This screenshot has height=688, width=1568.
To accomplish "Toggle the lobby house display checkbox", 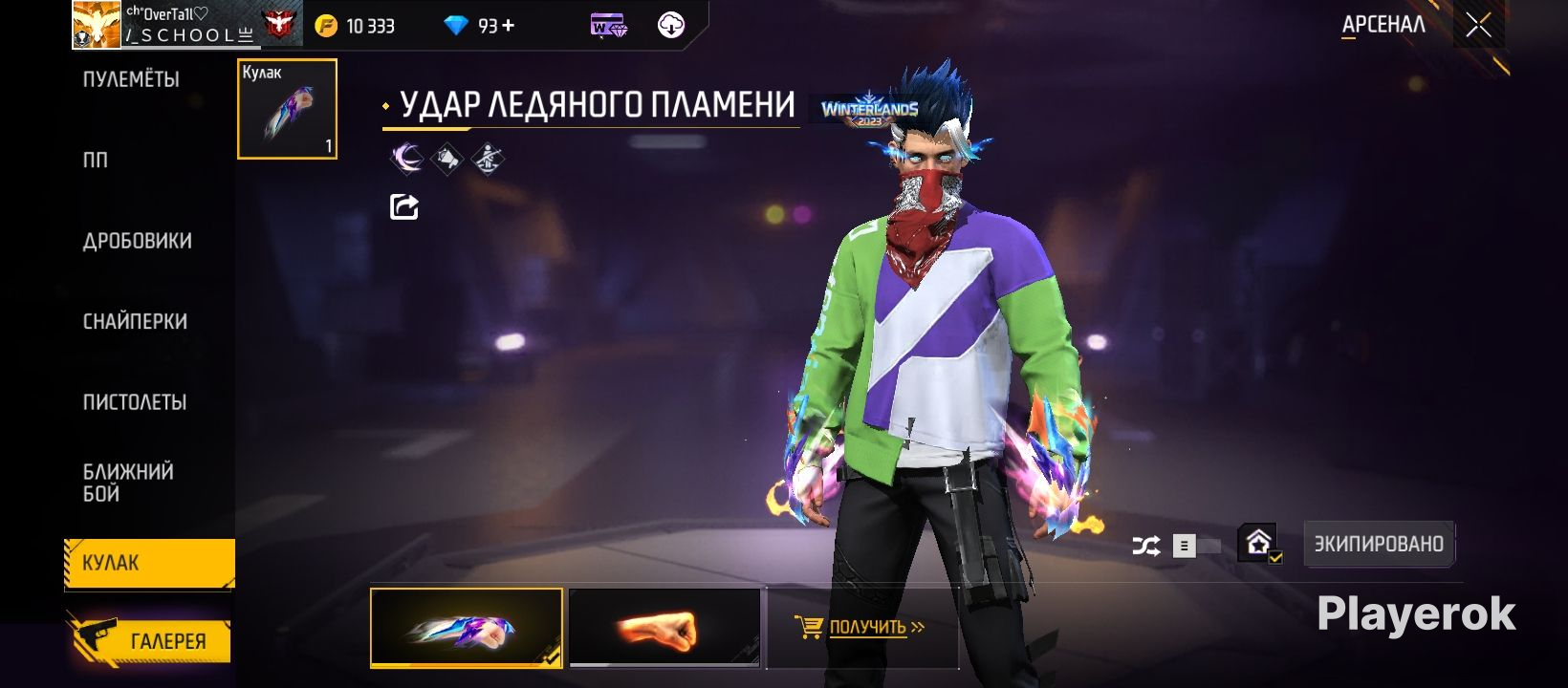I will (x=1260, y=544).
